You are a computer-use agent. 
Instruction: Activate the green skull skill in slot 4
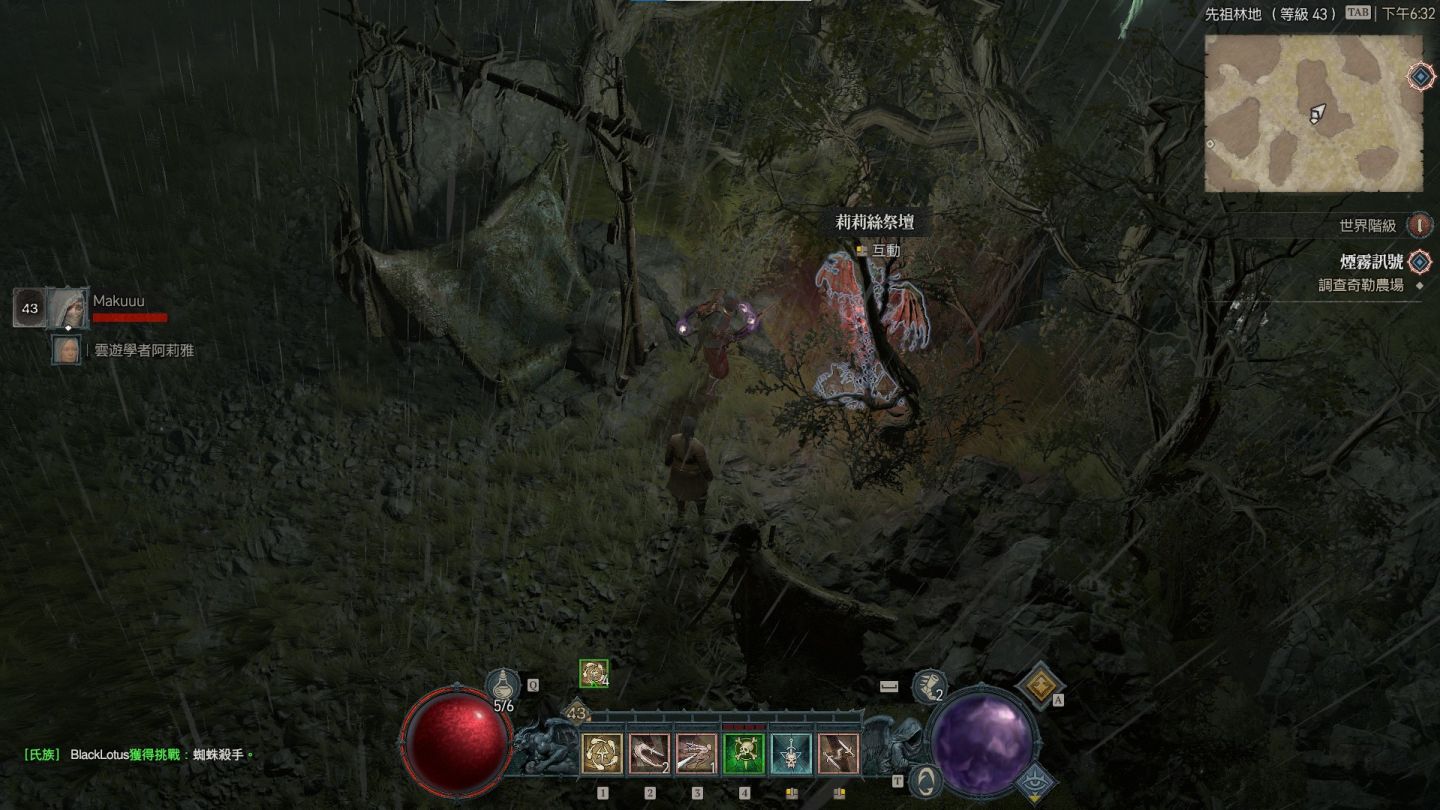(x=744, y=754)
